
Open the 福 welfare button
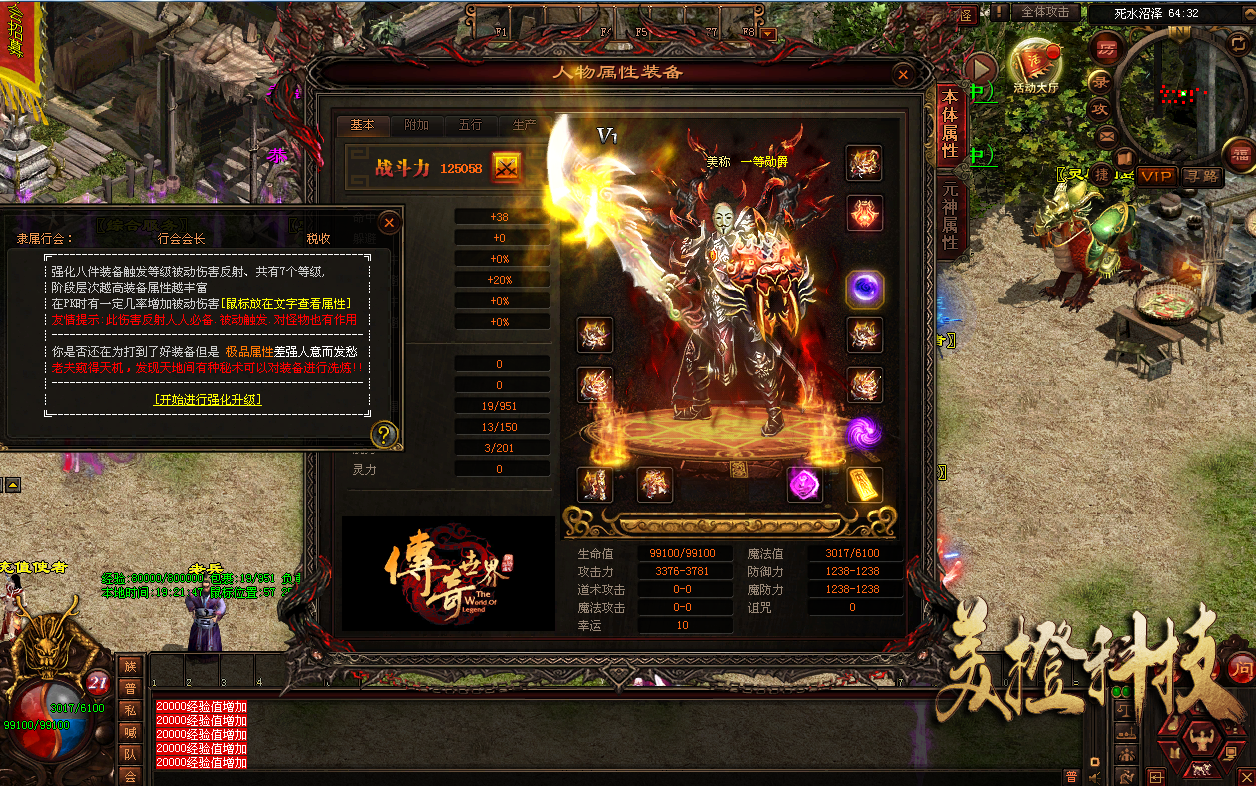pos(1240,153)
